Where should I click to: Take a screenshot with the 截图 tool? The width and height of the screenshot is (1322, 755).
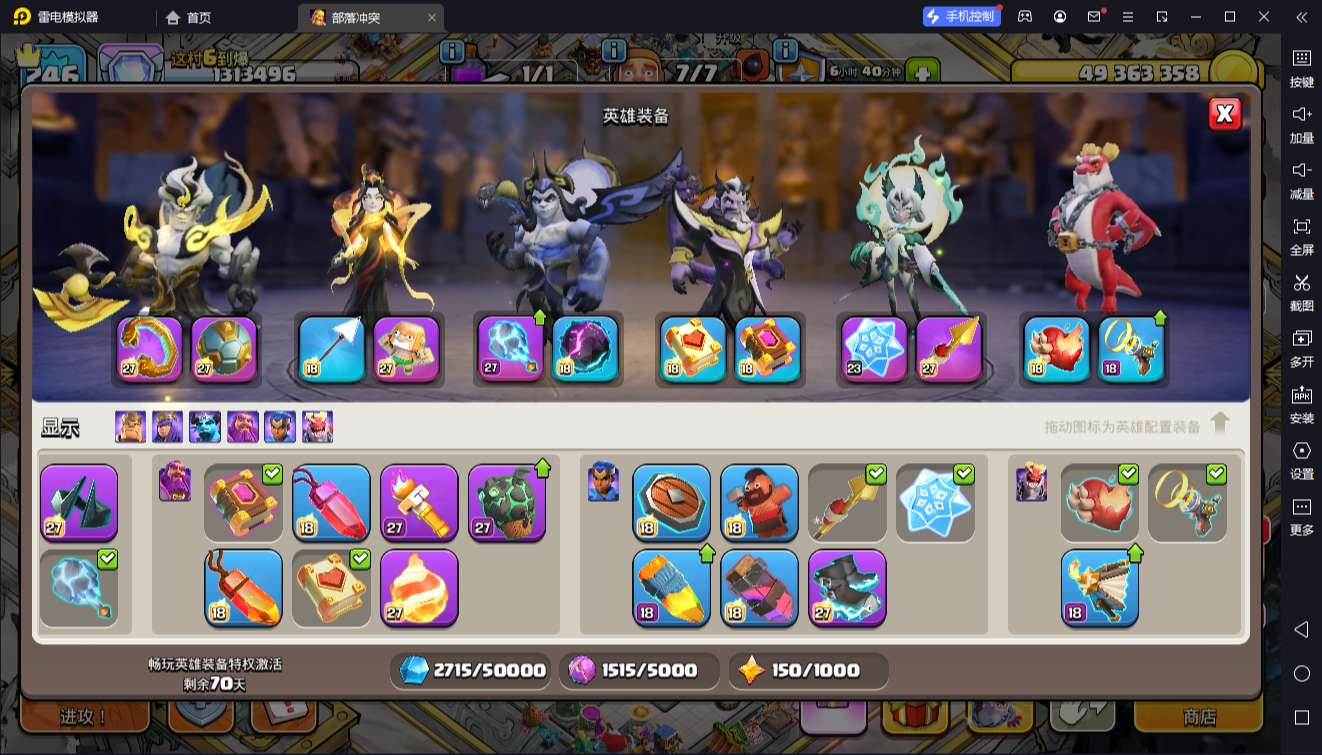[x=1301, y=292]
